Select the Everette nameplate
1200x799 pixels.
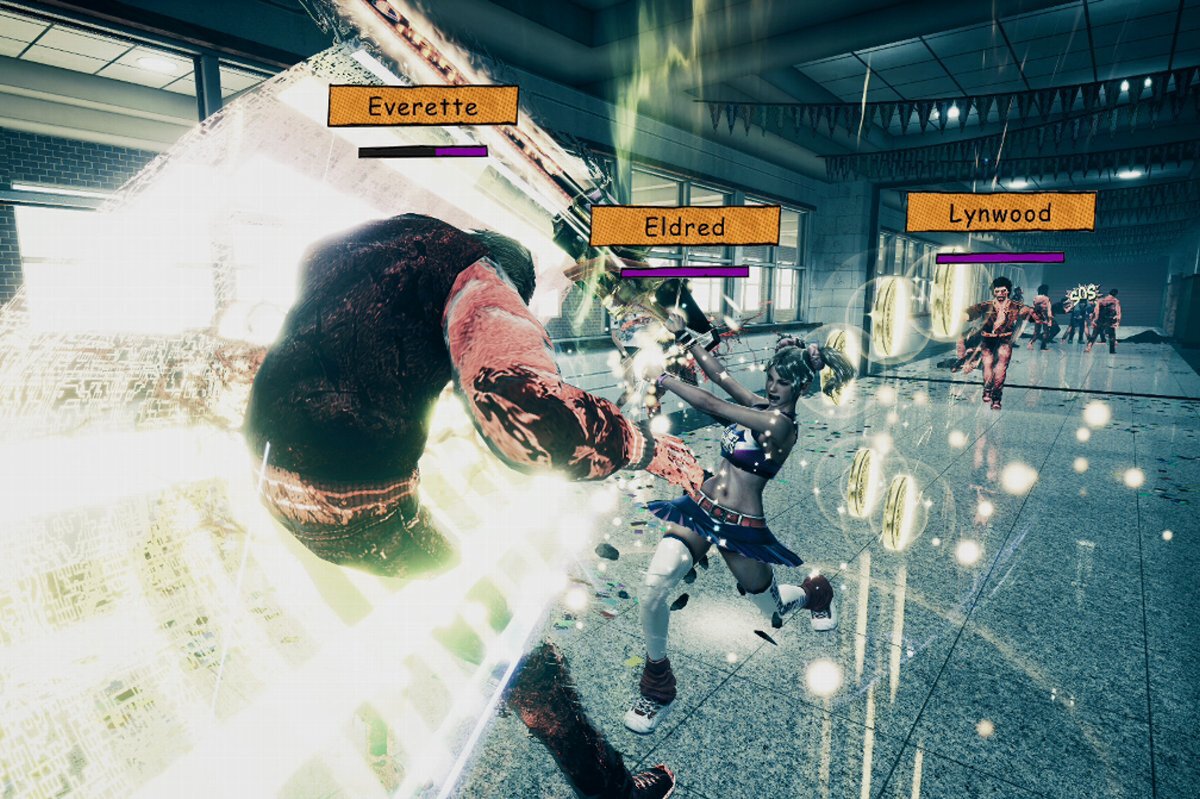[x=422, y=106]
